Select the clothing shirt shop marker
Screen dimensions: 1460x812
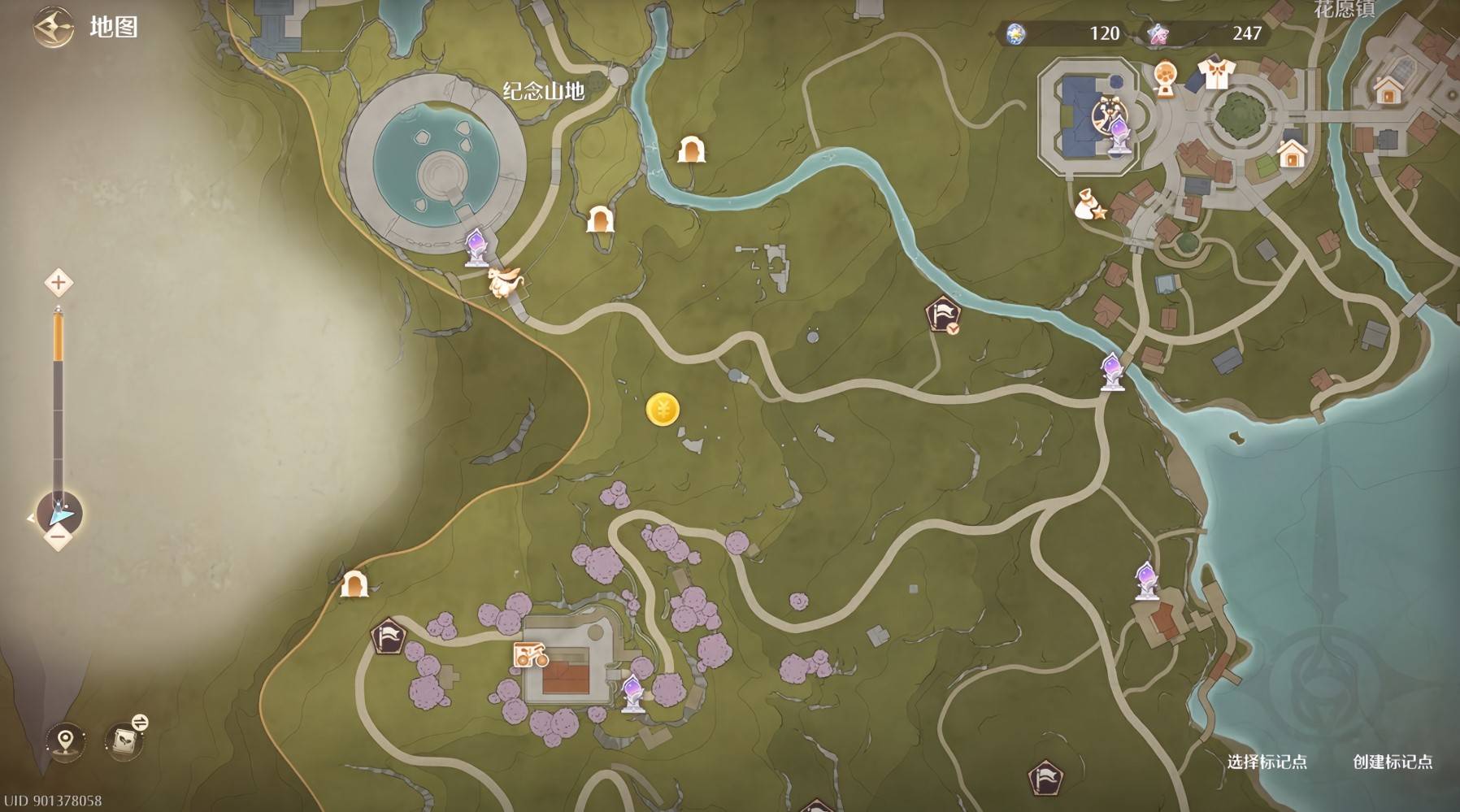coord(1215,74)
